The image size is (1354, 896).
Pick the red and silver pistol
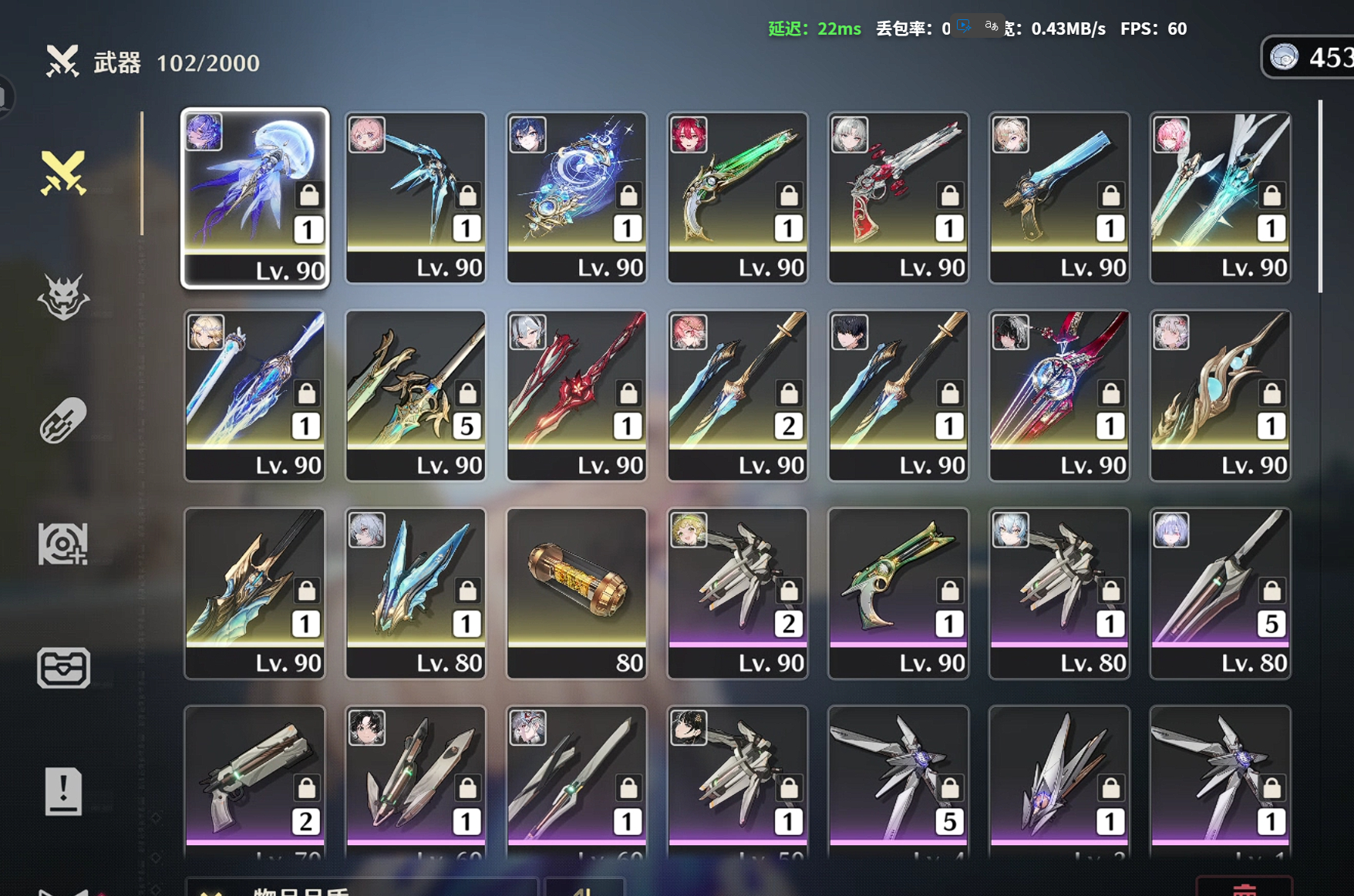coord(898,197)
